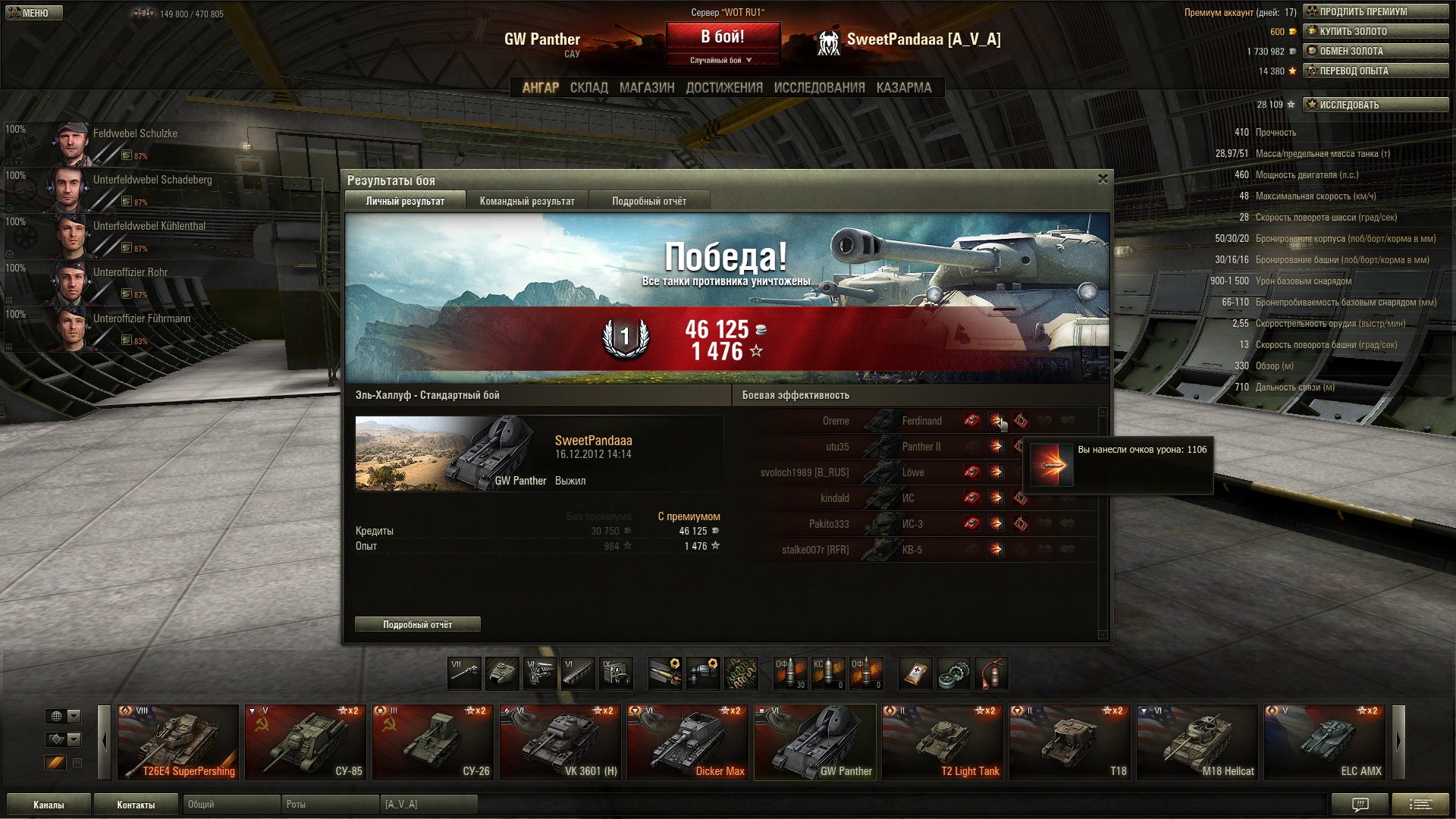Select the M18 Hellcat in carousel

point(1197,742)
